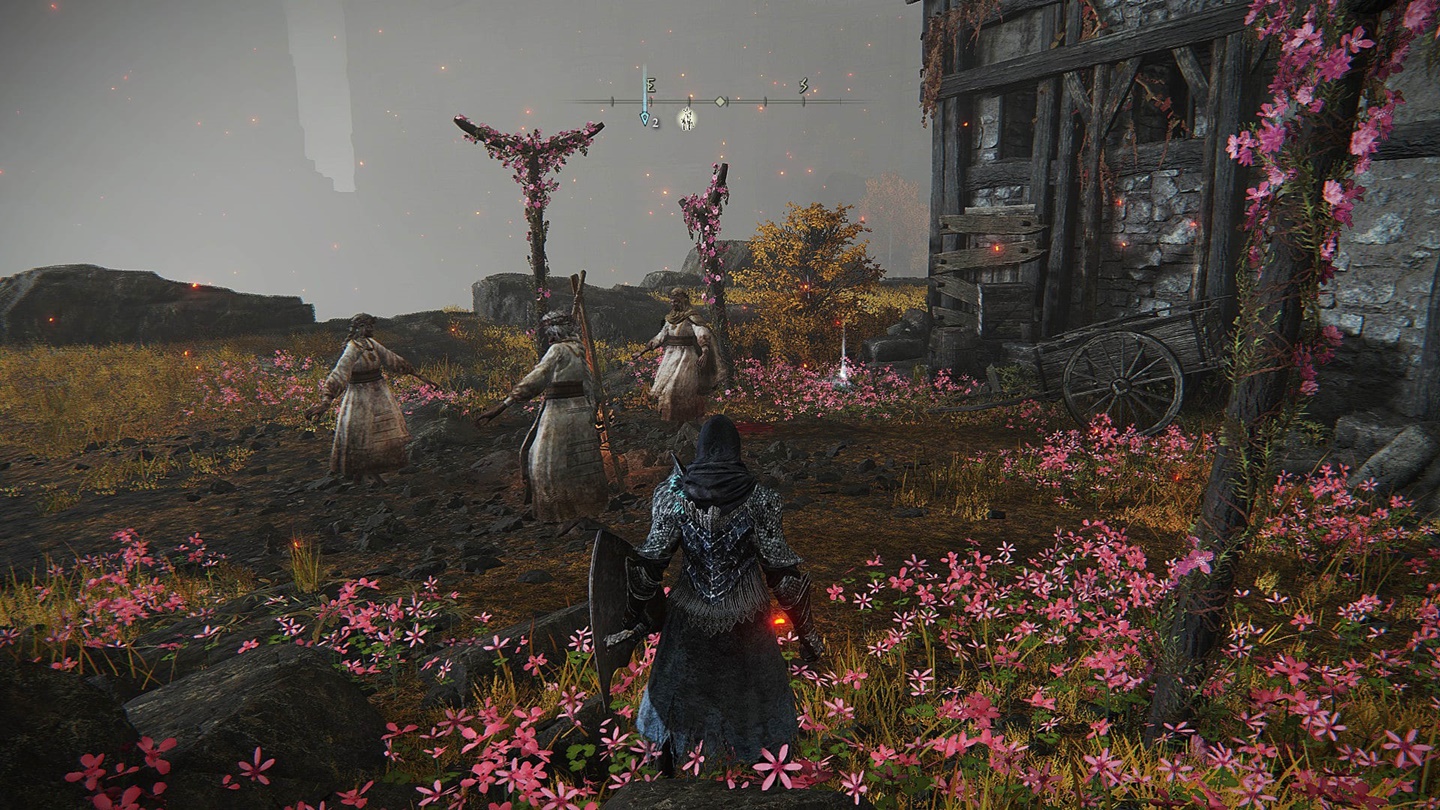Select the glowing white marker below the compass
1440x810 pixels.
coord(686,119)
